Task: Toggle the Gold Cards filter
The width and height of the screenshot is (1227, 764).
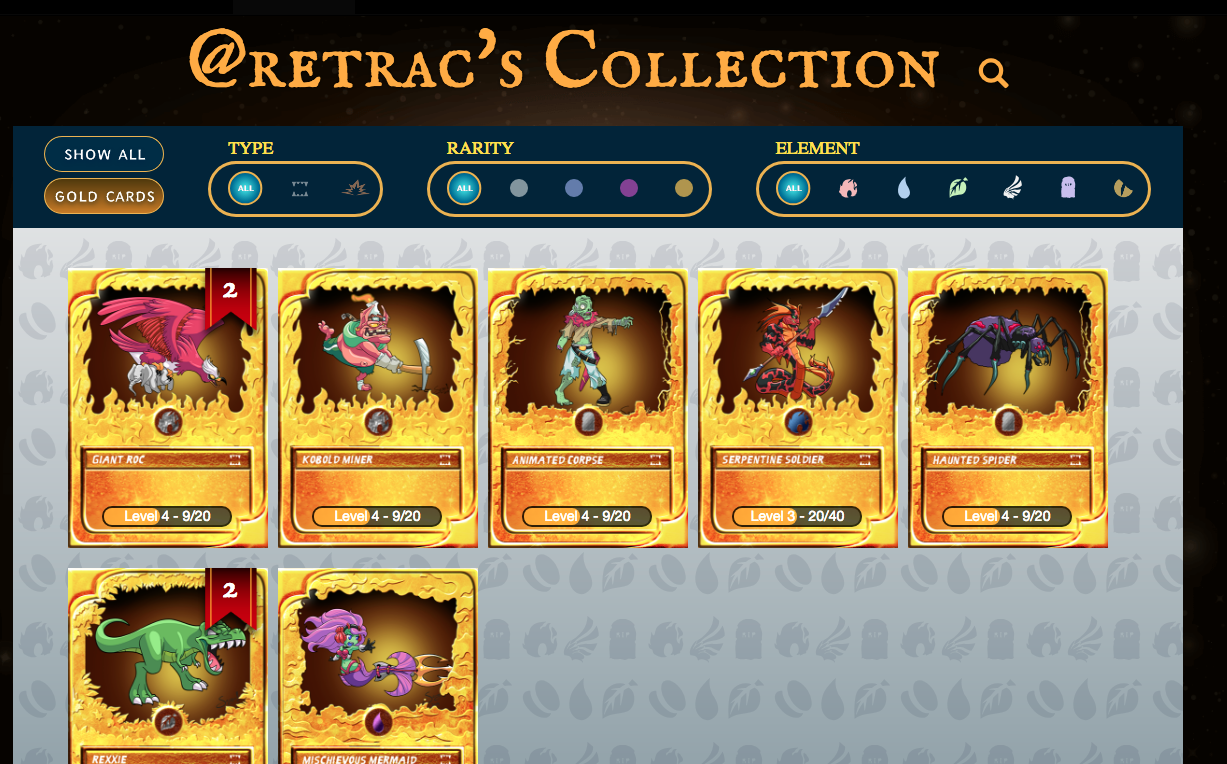Action: (104, 196)
